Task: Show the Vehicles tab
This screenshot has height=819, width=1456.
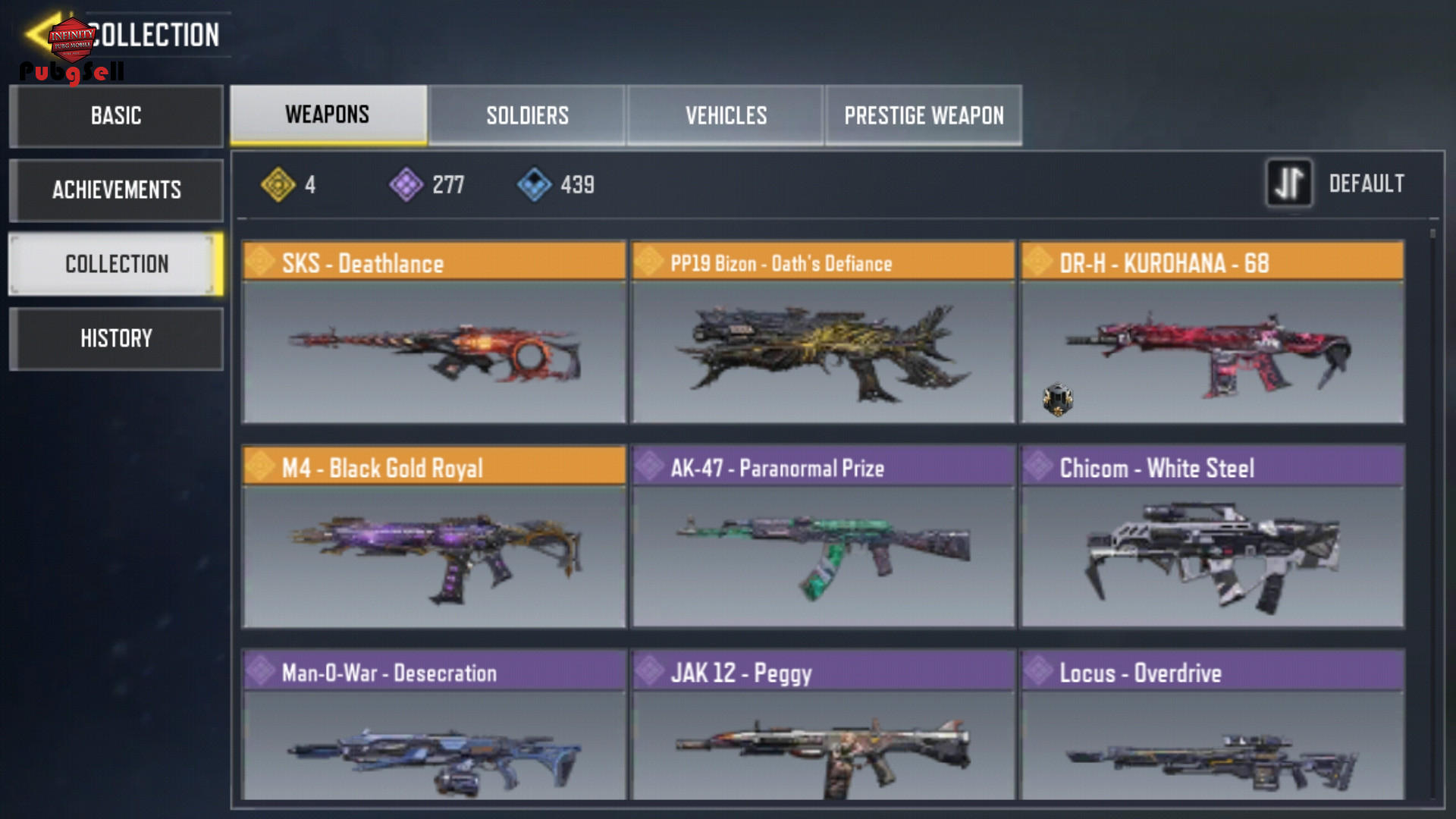Action: pyautogui.click(x=726, y=115)
